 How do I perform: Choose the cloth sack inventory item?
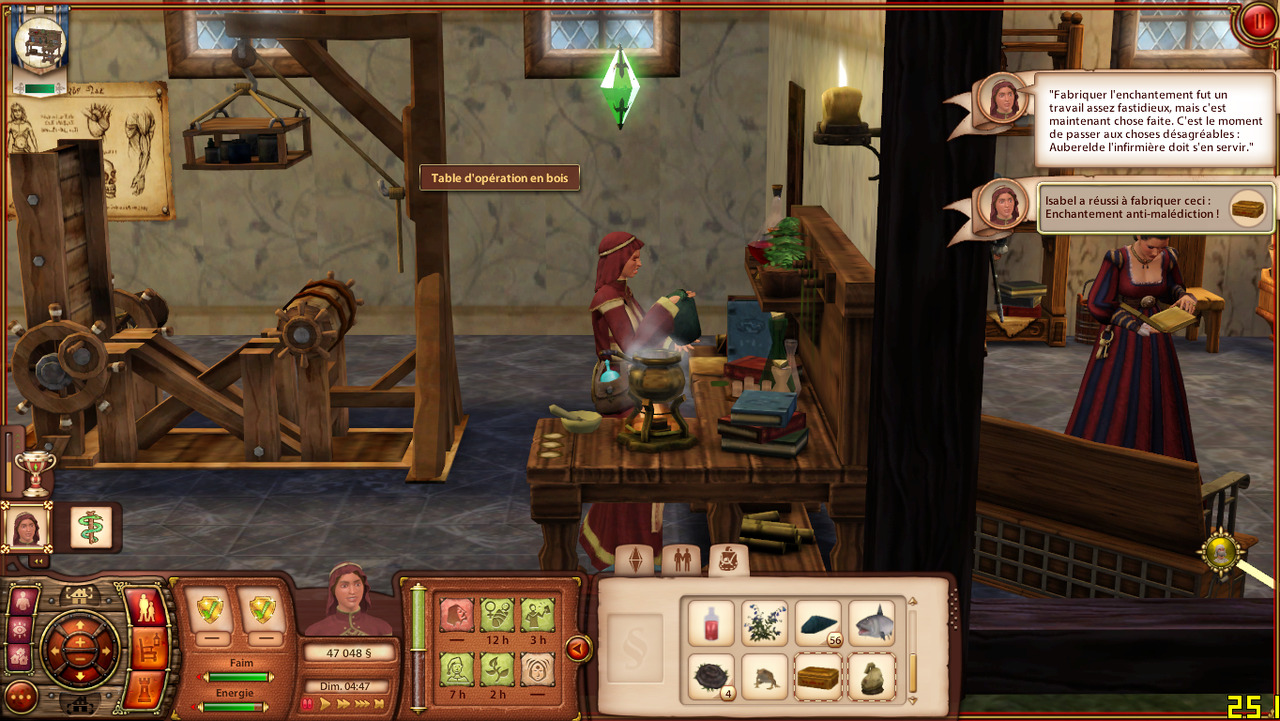tap(871, 677)
